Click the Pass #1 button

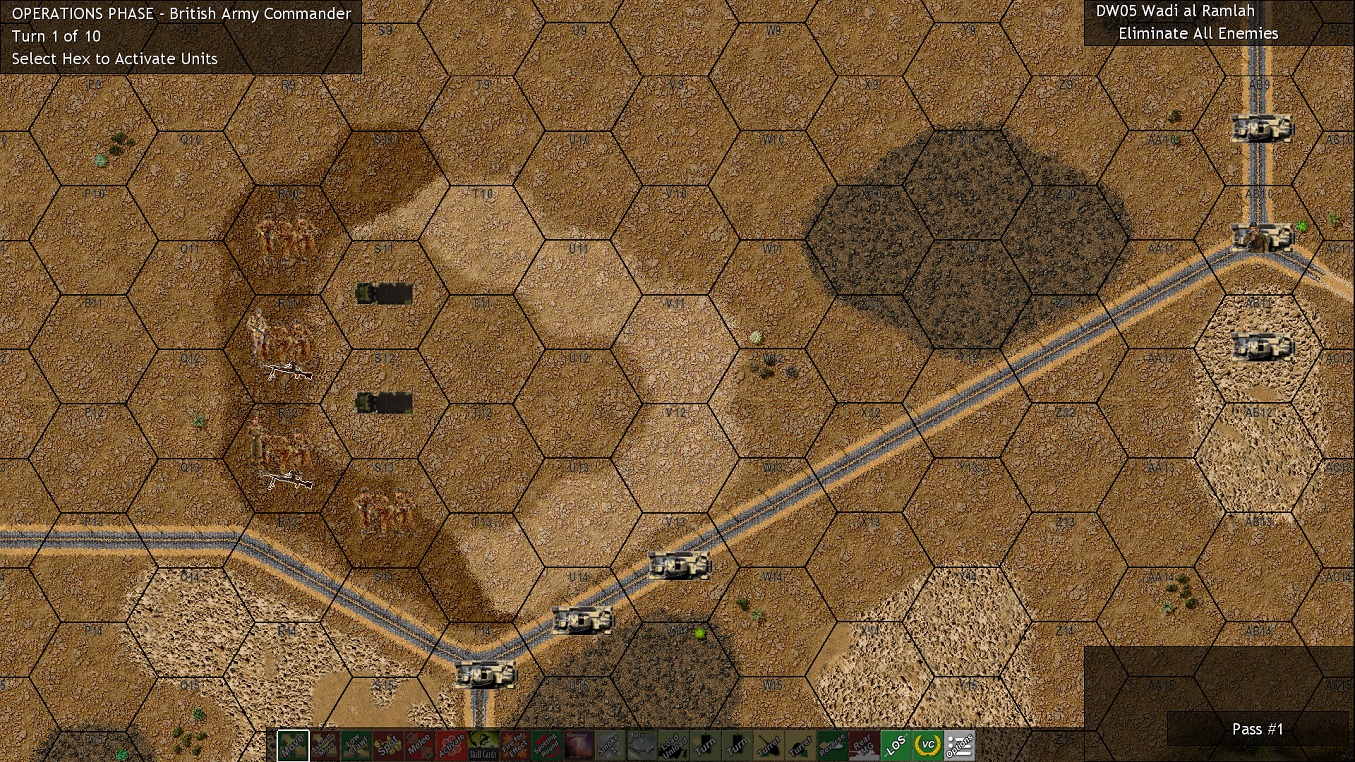[1257, 729]
